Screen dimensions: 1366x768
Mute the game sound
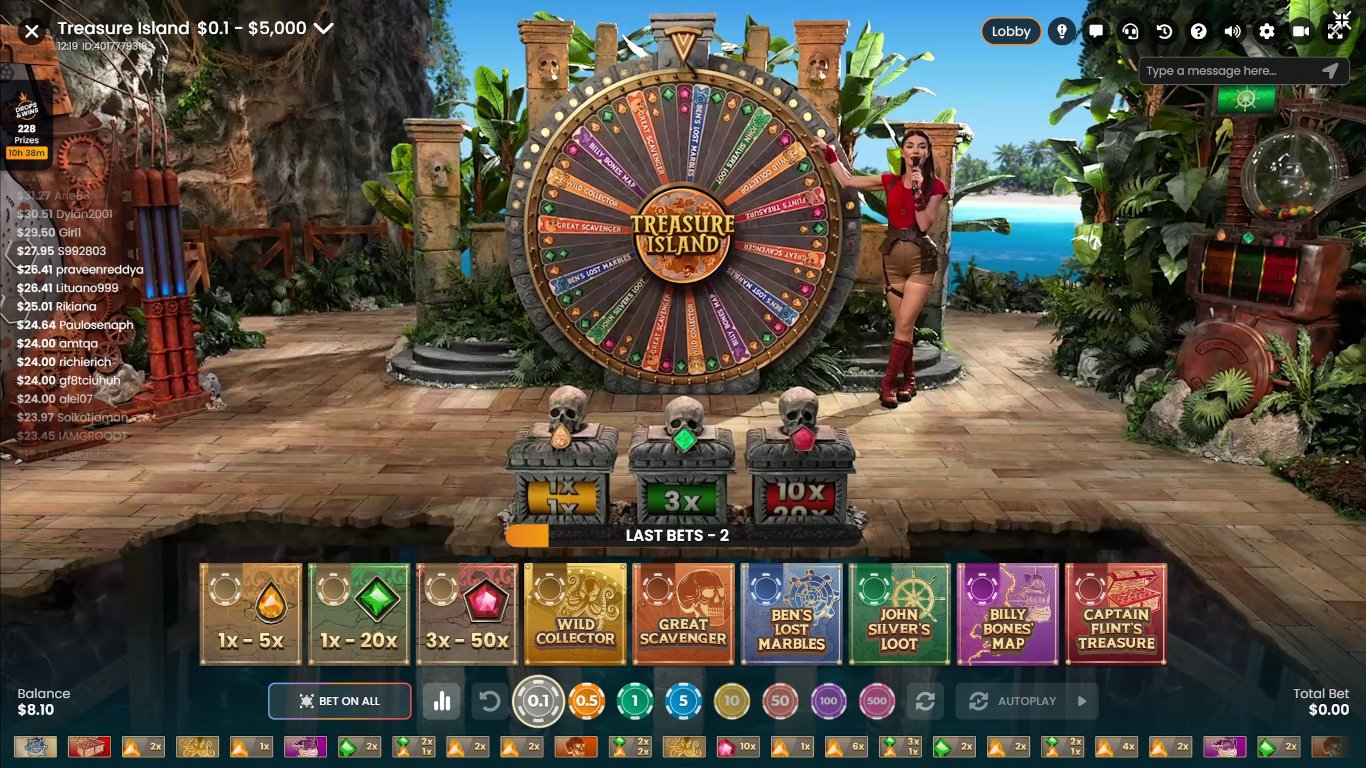1232,31
